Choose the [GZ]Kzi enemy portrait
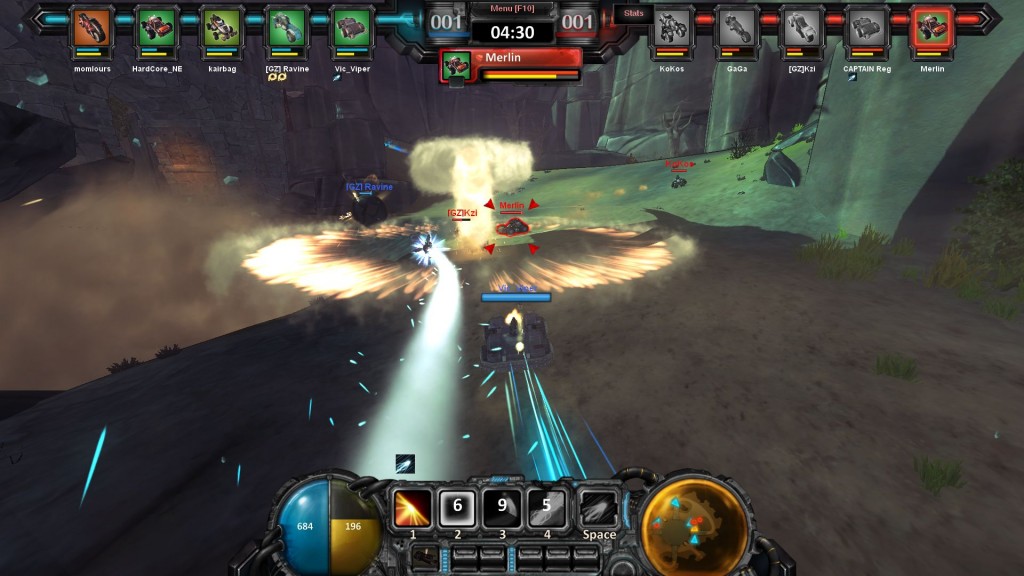The image size is (1024, 576). 802,27
